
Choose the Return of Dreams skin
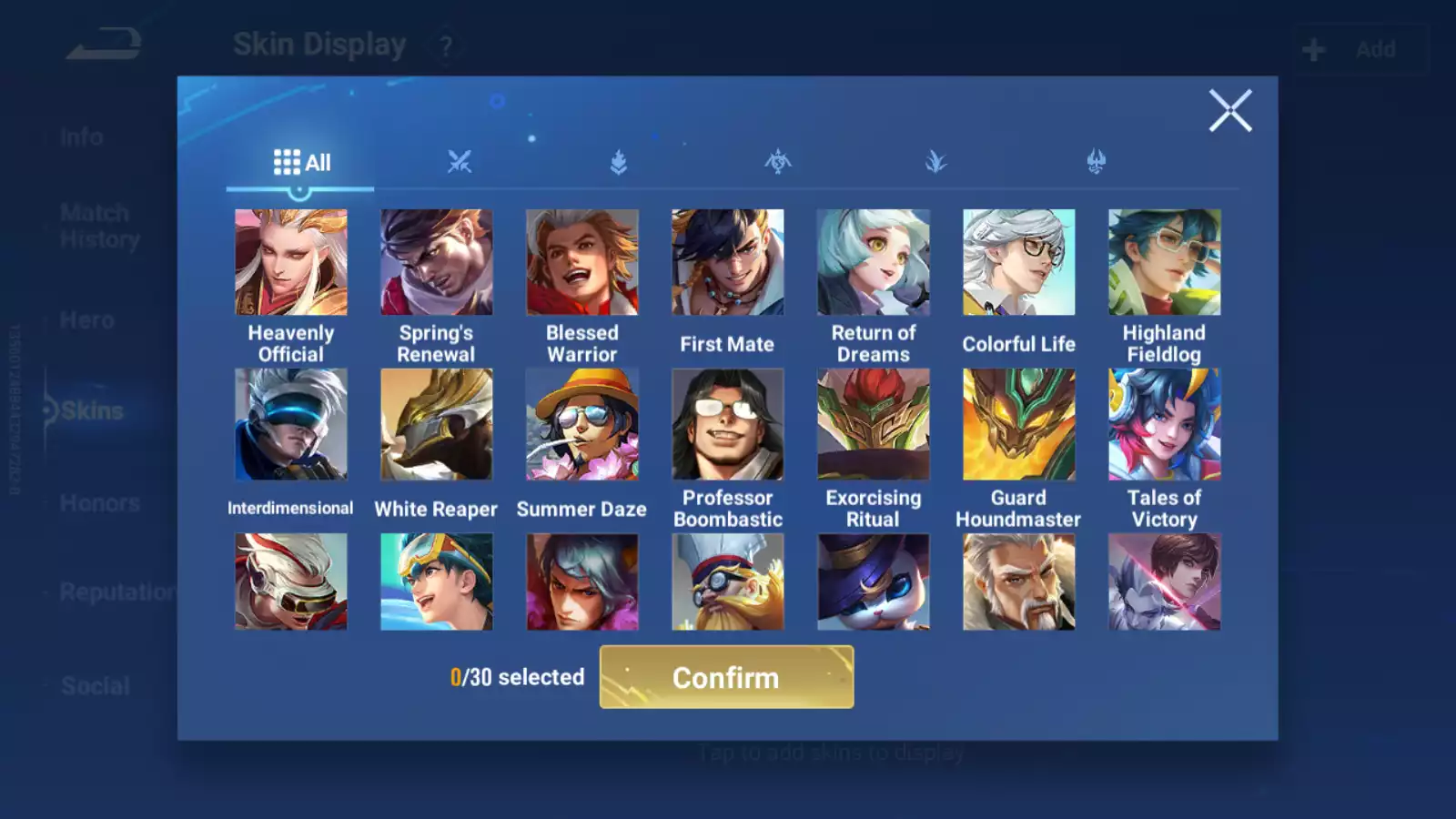click(874, 263)
